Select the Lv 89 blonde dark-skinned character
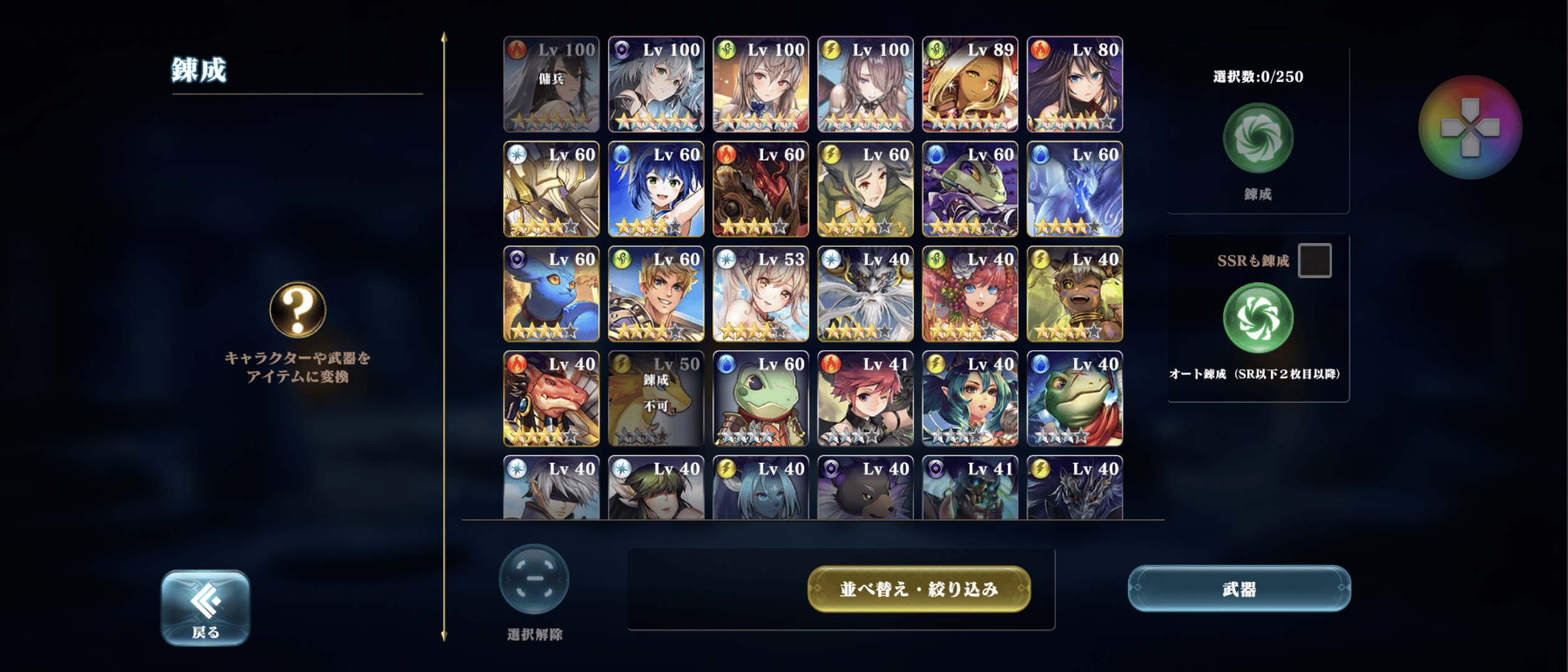Viewport: 1568px width, 672px height. (969, 84)
